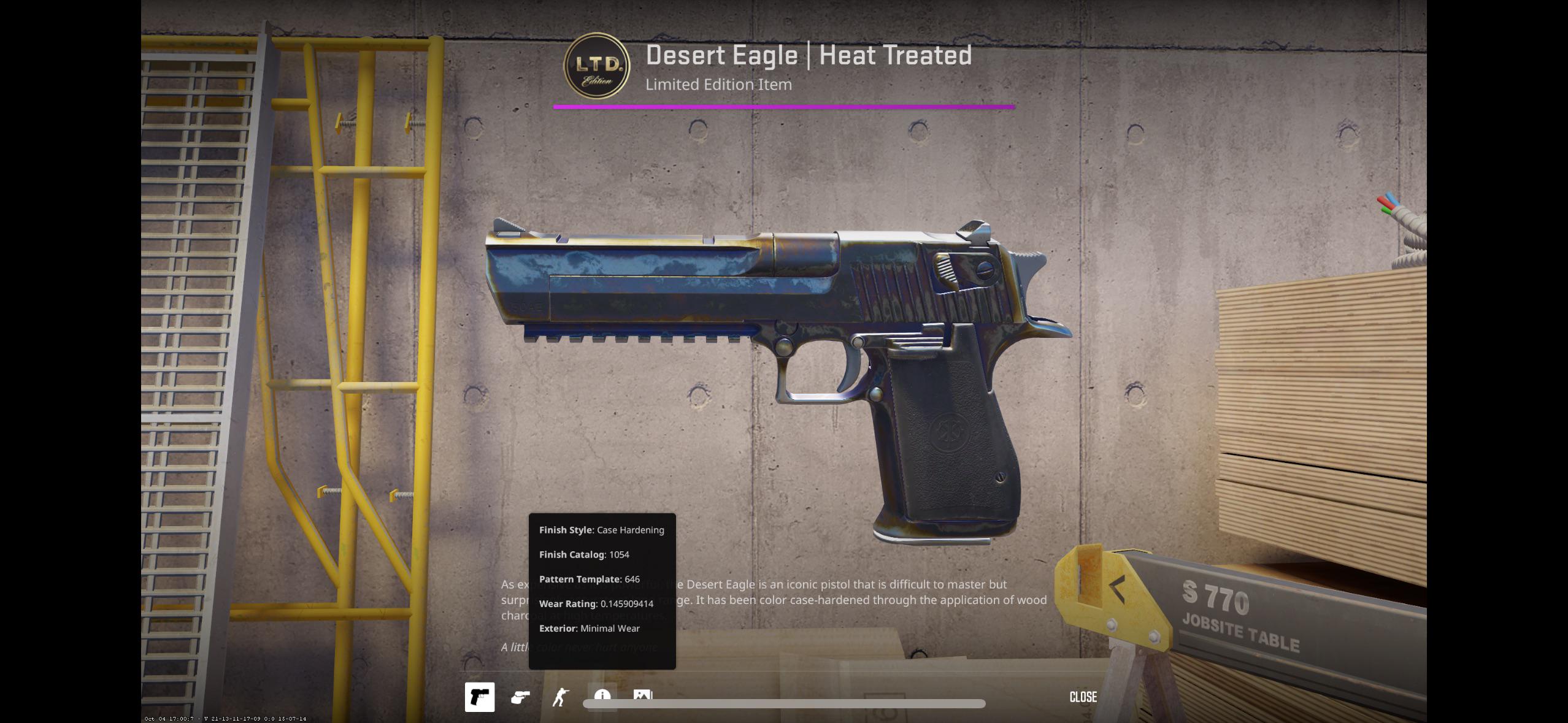
Task: Click the Limited Edition Item subtitle
Action: 718,85
